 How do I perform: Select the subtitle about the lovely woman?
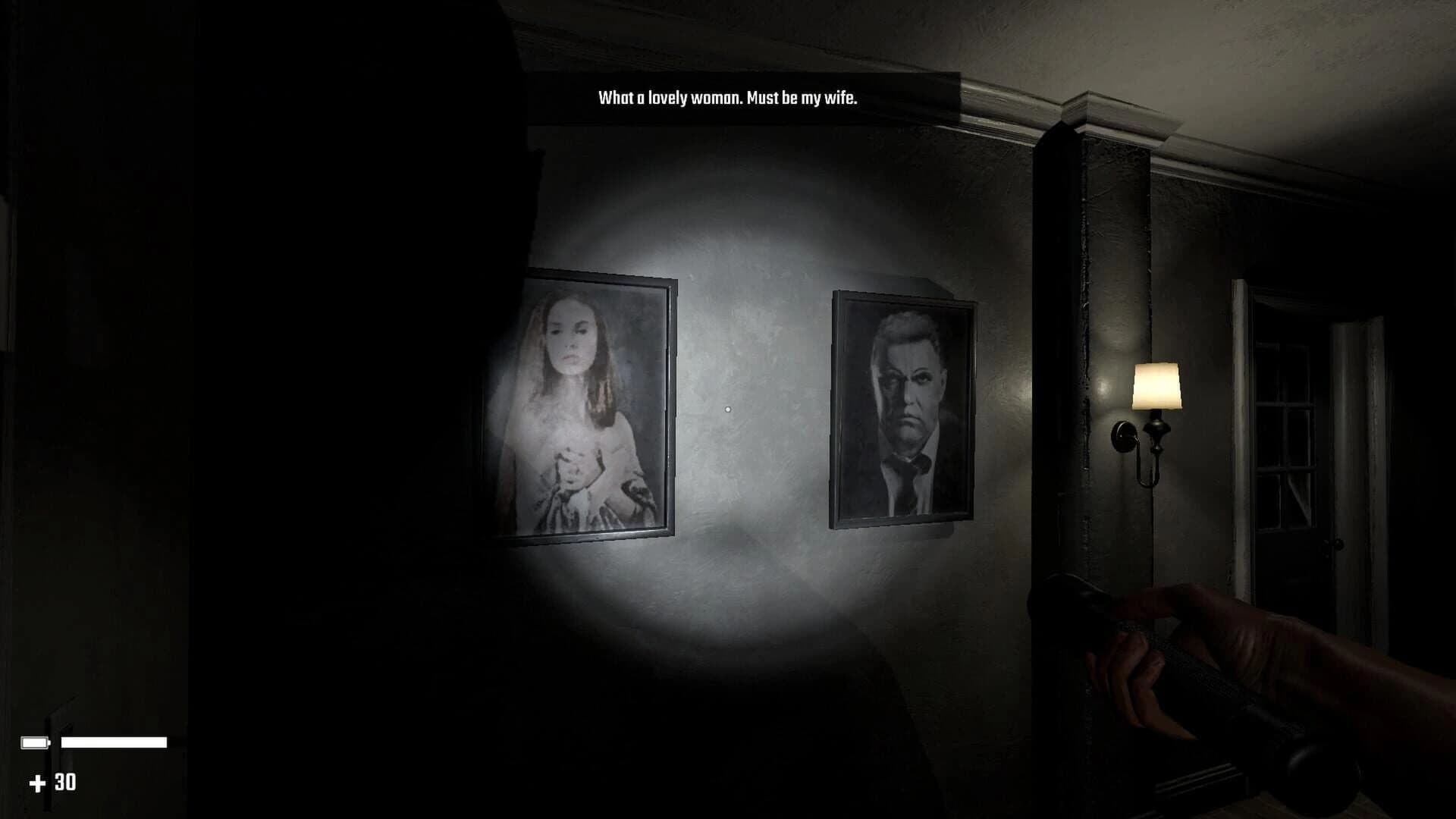(726, 97)
